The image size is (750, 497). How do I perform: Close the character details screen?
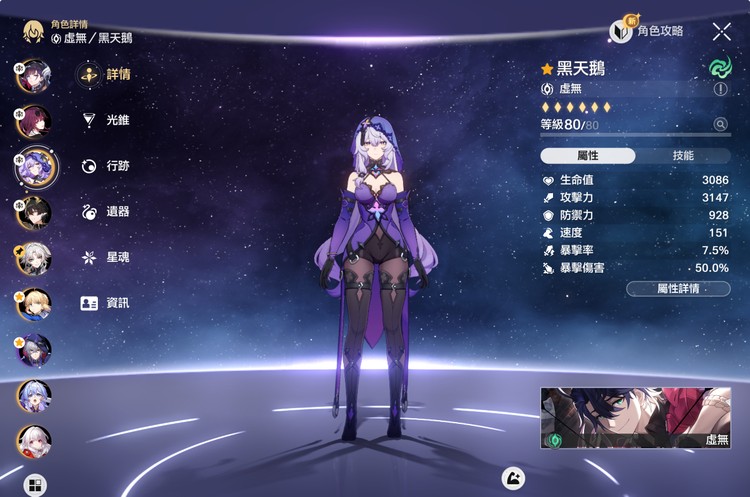(x=721, y=31)
